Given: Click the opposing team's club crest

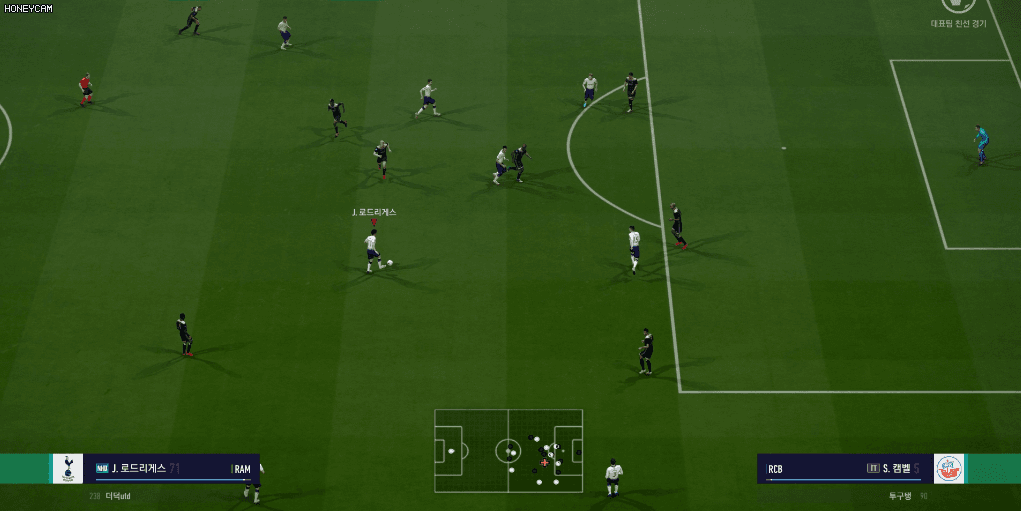Looking at the screenshot, I should click(x=950, y=468).
